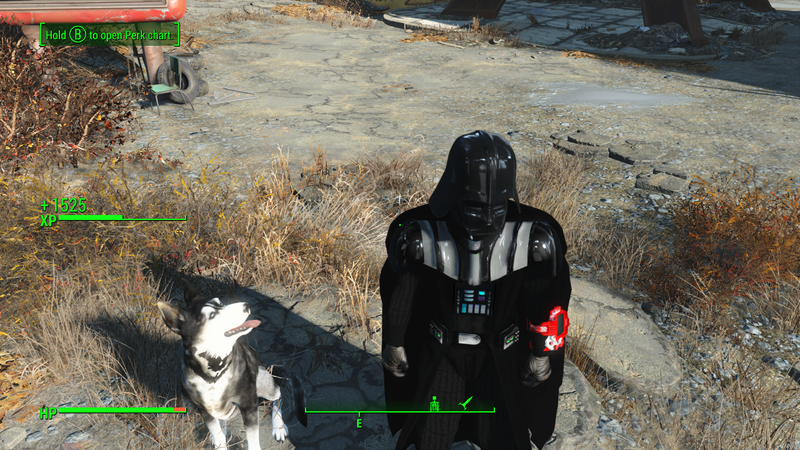
Task: Click the Vault Boy marker on the compass
Action: (435, 403)
